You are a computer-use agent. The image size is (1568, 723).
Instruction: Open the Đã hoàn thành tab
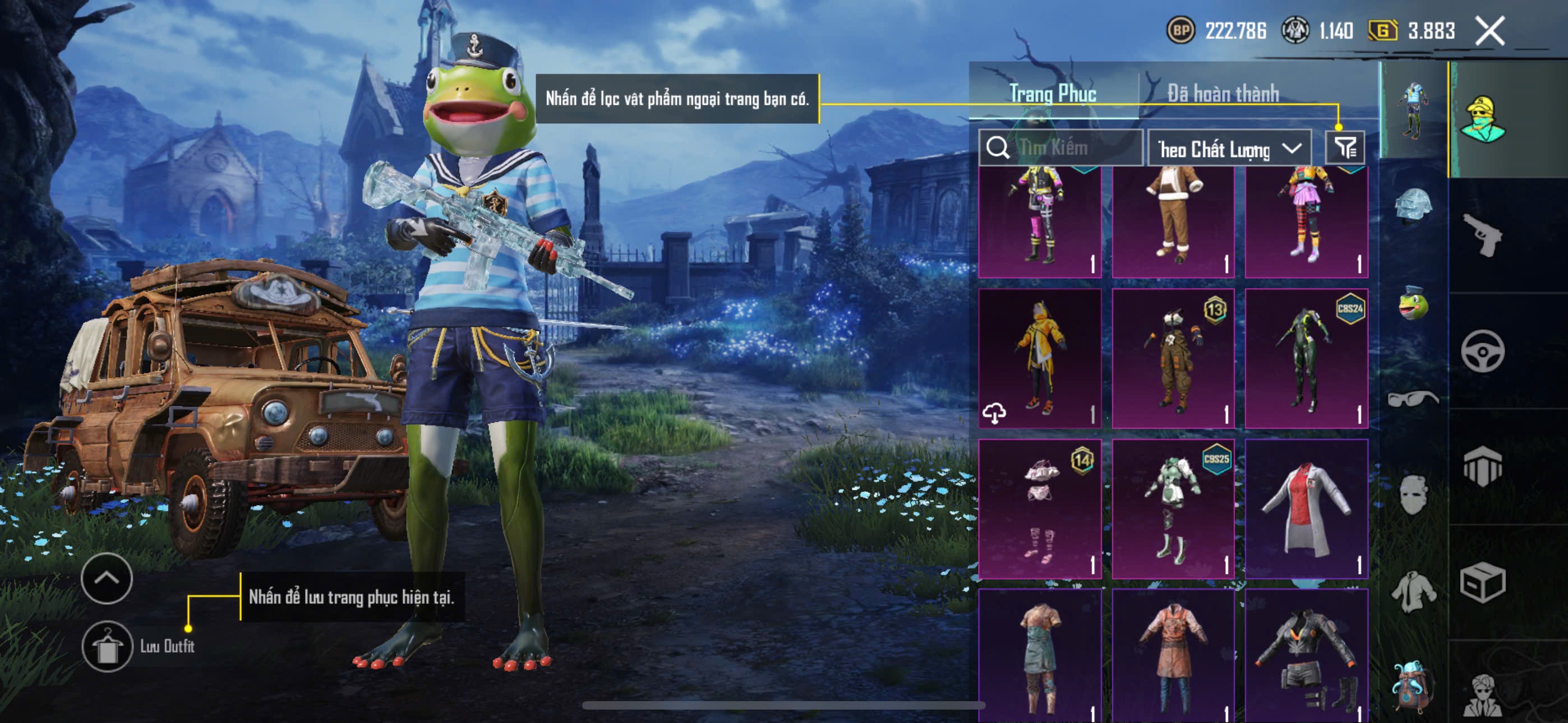[x=1222, y=93]
